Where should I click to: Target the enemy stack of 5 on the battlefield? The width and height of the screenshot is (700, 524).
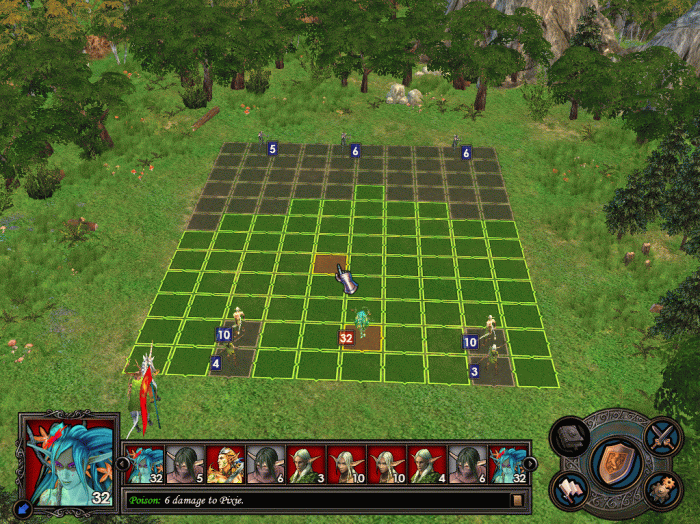262,144
